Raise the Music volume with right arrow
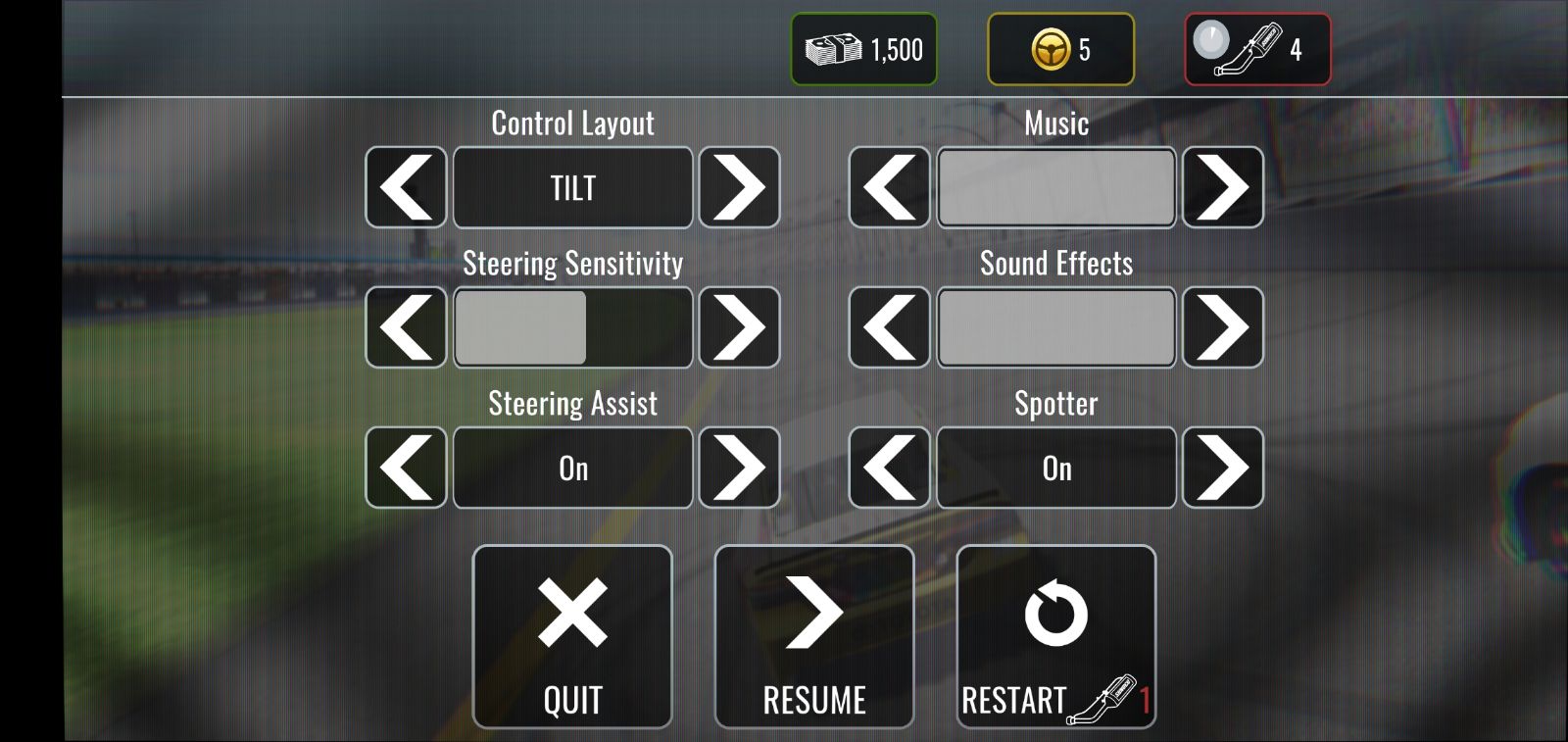The height and width of the screenshot is (742, 1568). tap(1222, 187)
